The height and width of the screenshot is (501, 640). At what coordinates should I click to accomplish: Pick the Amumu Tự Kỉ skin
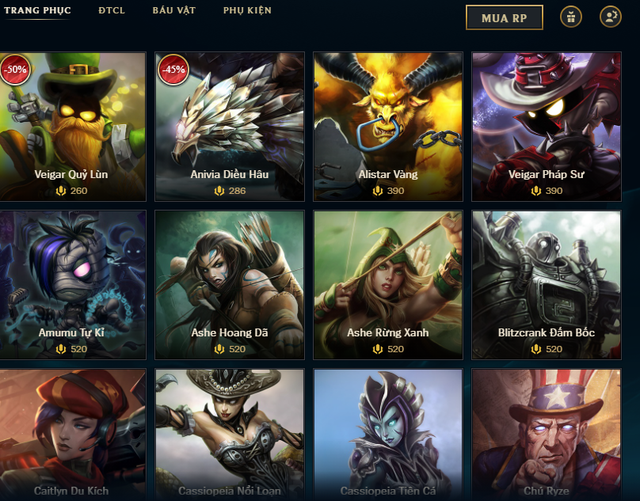pos(72,284)
